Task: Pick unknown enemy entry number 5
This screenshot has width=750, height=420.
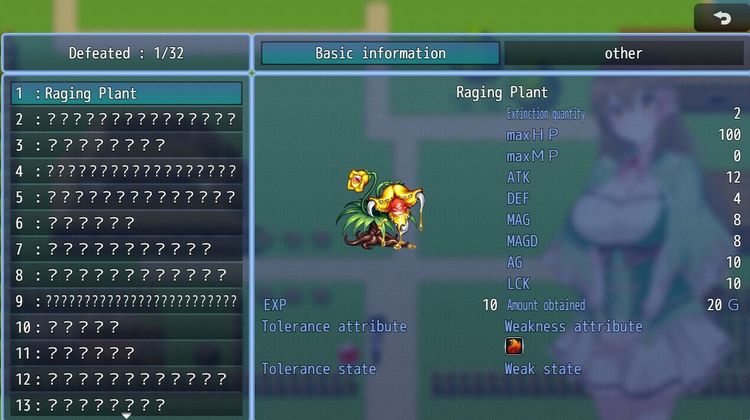Action: pyautogui.click(x=126, y=198)
